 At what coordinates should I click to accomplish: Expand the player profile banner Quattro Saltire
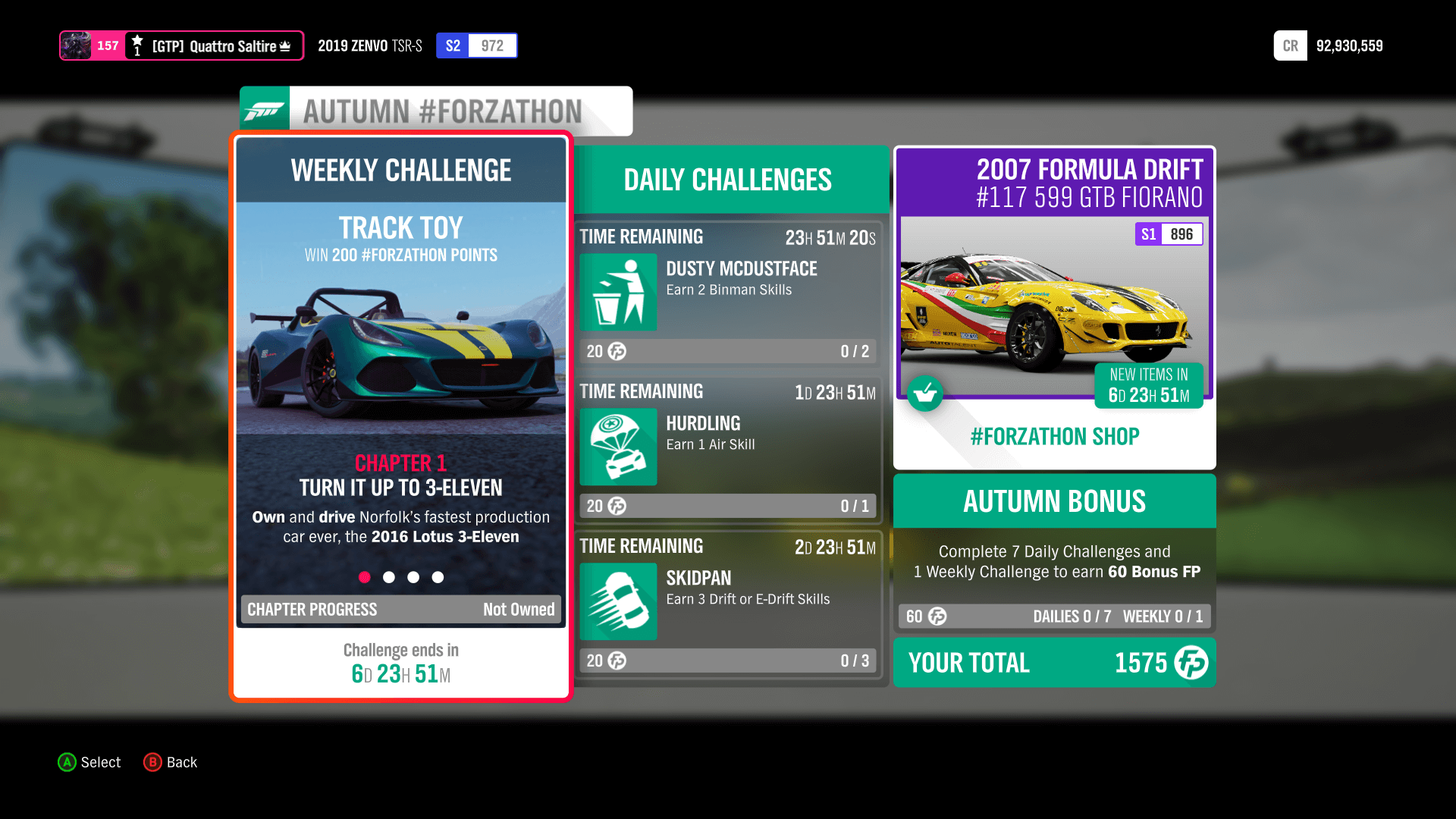coord(181,45)
